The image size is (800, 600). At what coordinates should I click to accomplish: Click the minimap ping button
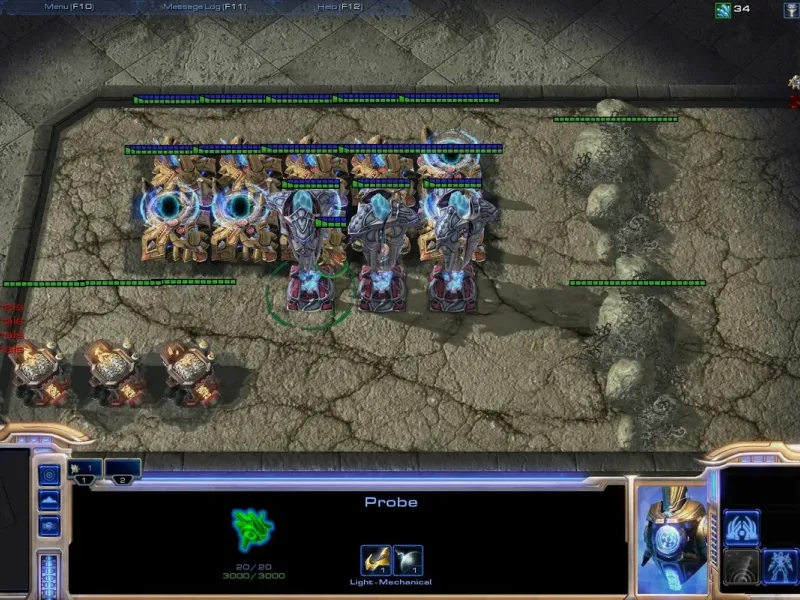pyautogui.click(x=49, y=474)
